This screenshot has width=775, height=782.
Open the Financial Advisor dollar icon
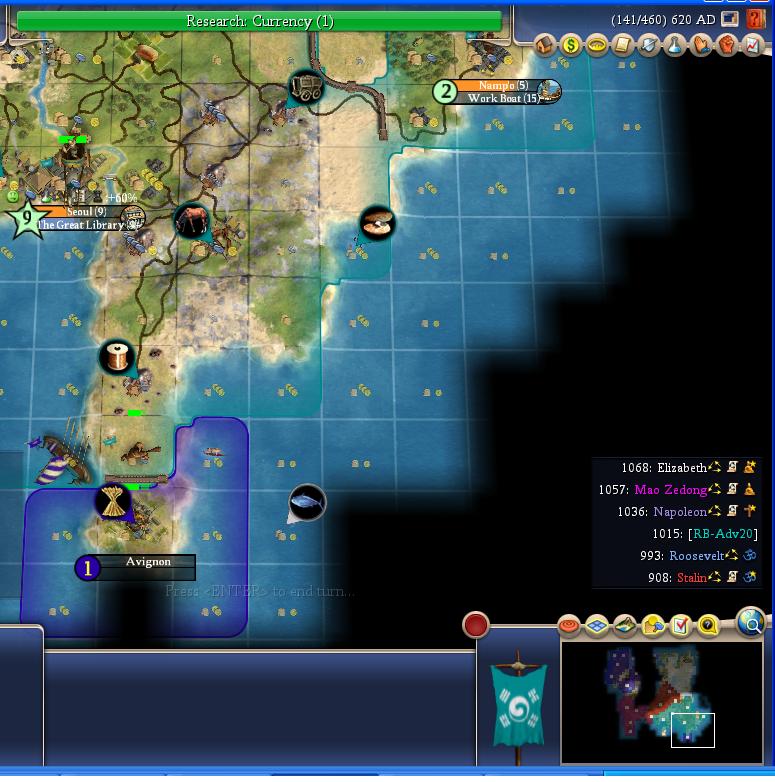tap(570, 45)
